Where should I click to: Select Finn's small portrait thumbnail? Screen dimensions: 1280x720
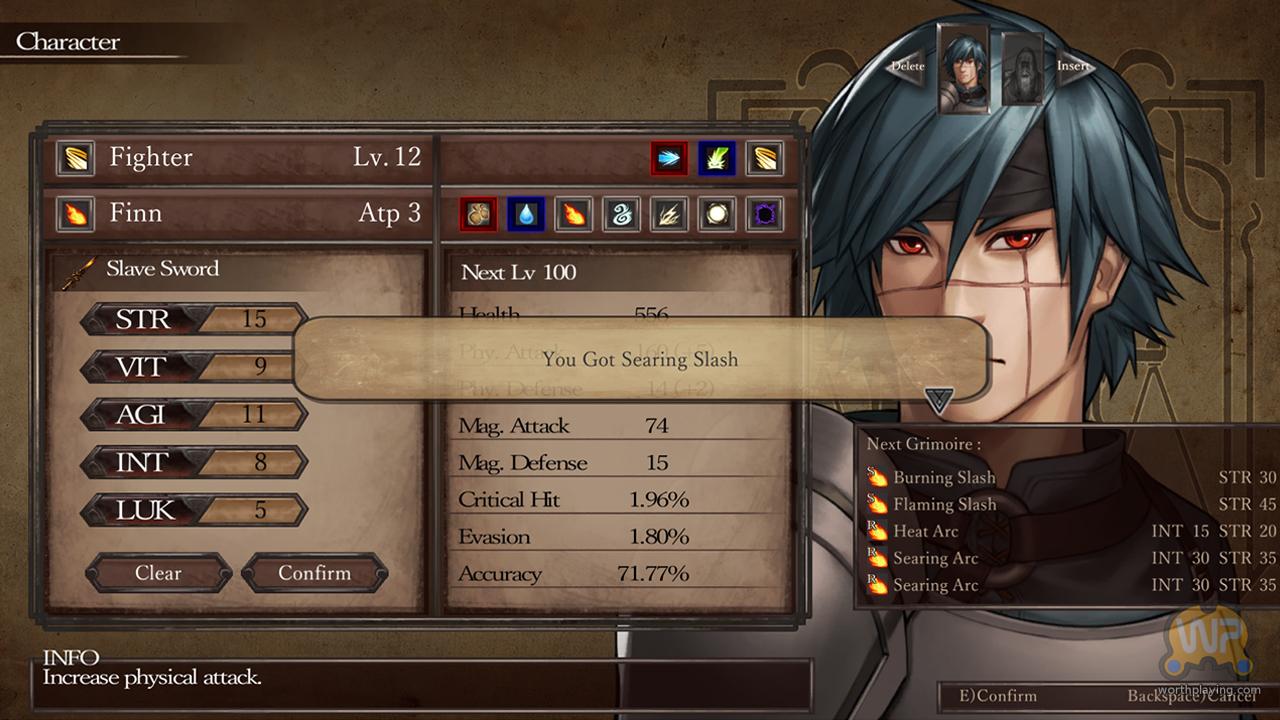coord(963,68)
